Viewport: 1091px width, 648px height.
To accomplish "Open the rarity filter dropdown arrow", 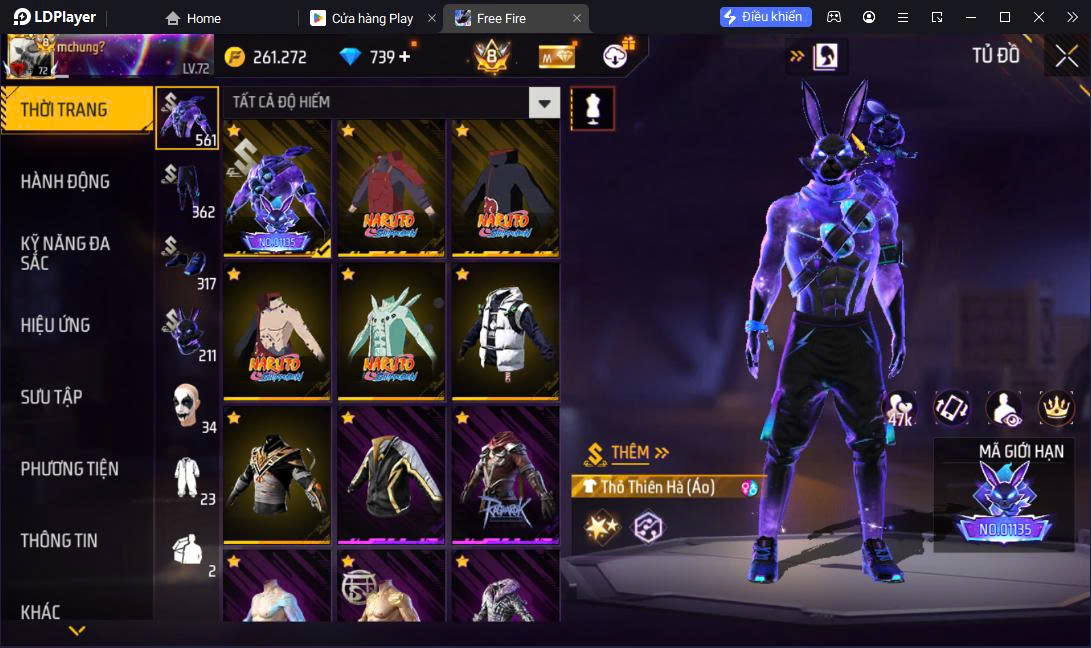I will [x=544, y=102].
